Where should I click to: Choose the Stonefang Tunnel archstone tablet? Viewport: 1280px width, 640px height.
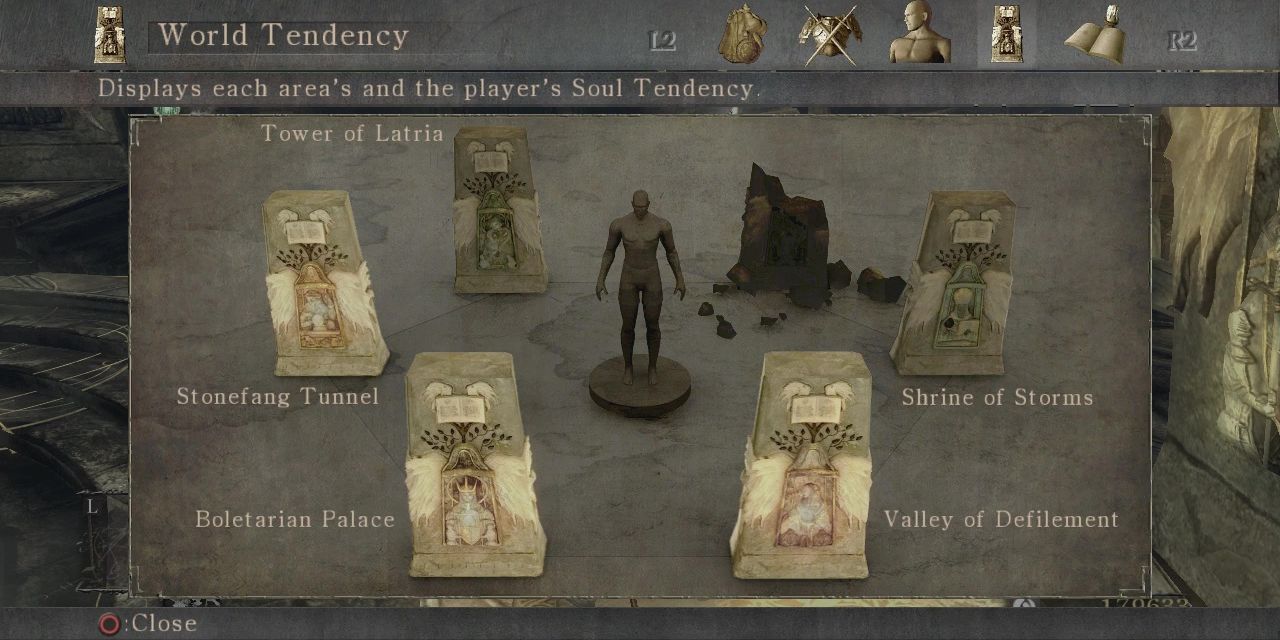320,285
